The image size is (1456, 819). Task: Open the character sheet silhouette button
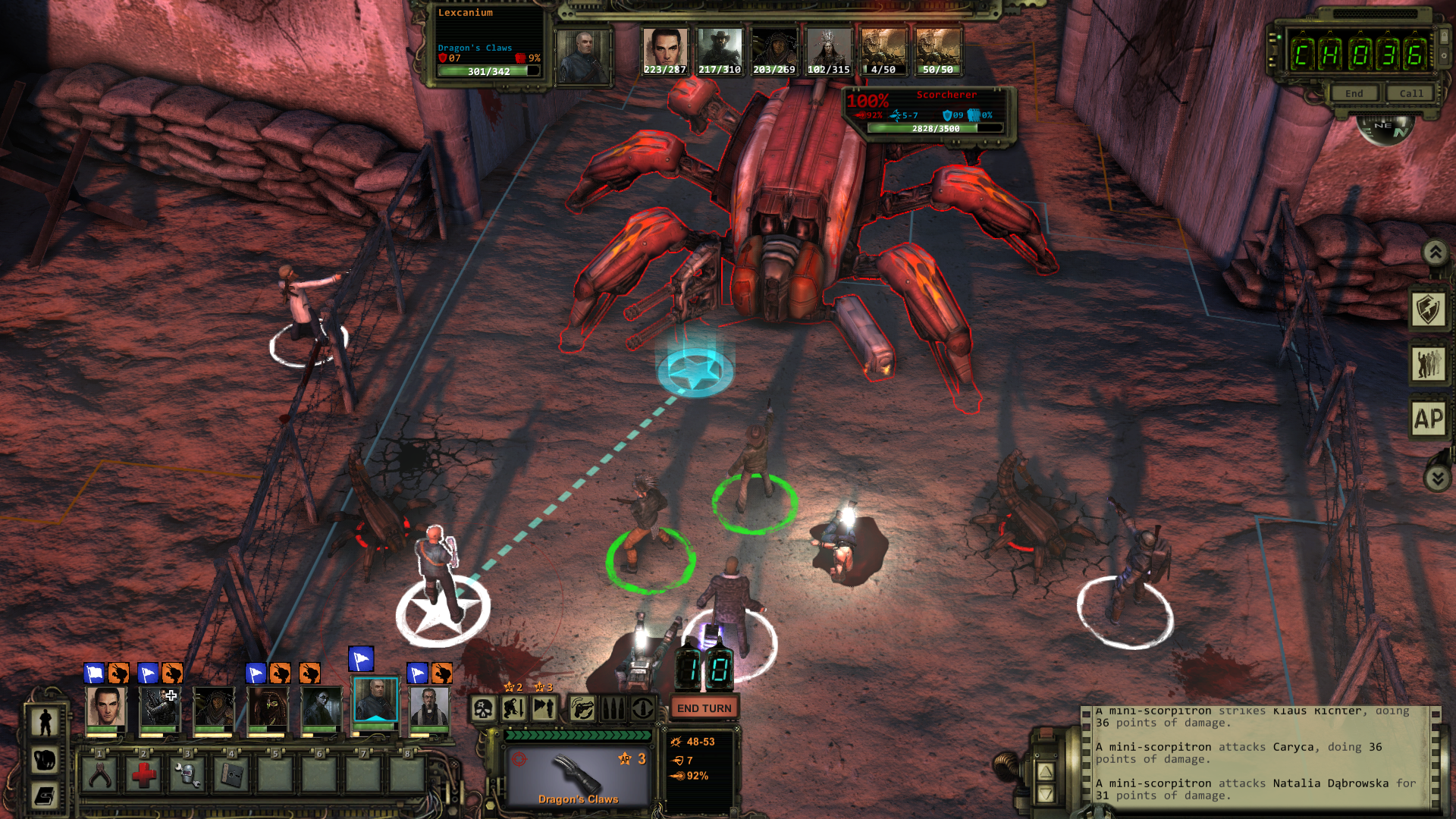click(x=45, y=721)
